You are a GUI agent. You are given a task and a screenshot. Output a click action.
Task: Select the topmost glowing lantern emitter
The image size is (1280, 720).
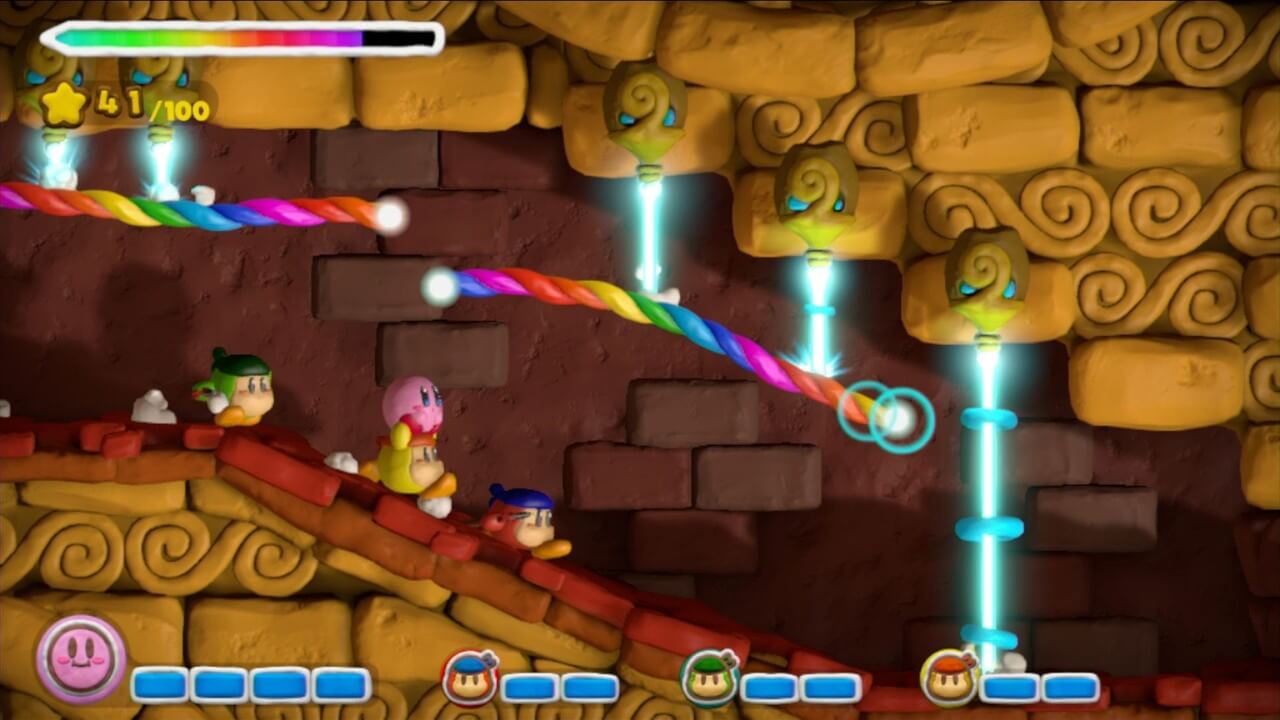point(647,109)
